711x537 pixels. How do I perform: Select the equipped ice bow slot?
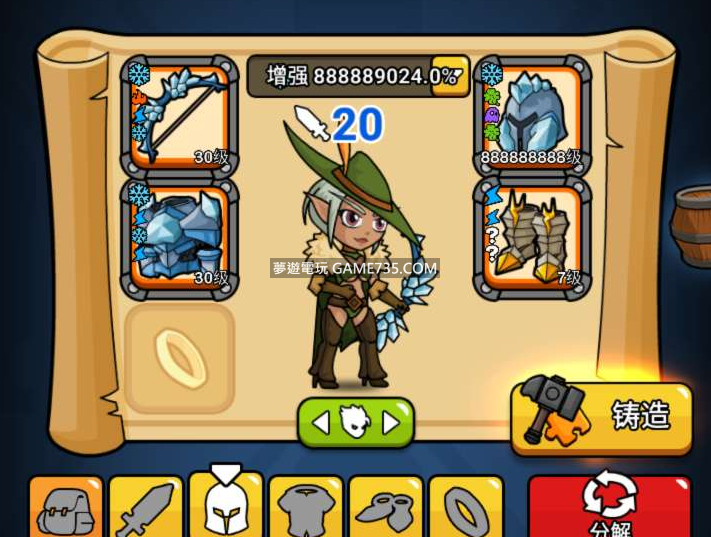tap(179, 116)
